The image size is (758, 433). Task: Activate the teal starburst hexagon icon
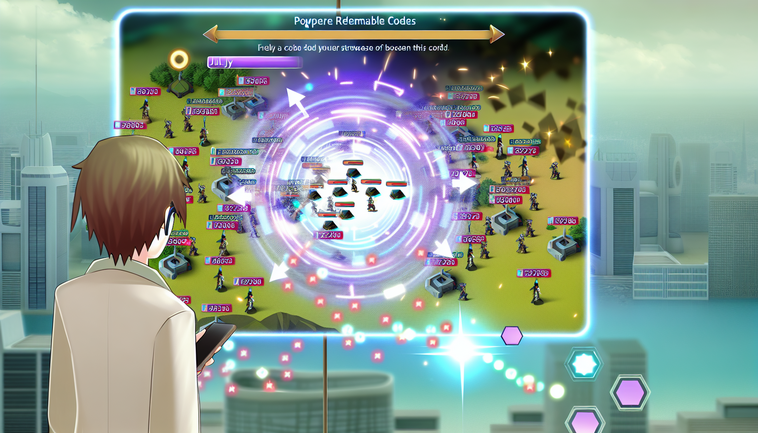[583, 365]
